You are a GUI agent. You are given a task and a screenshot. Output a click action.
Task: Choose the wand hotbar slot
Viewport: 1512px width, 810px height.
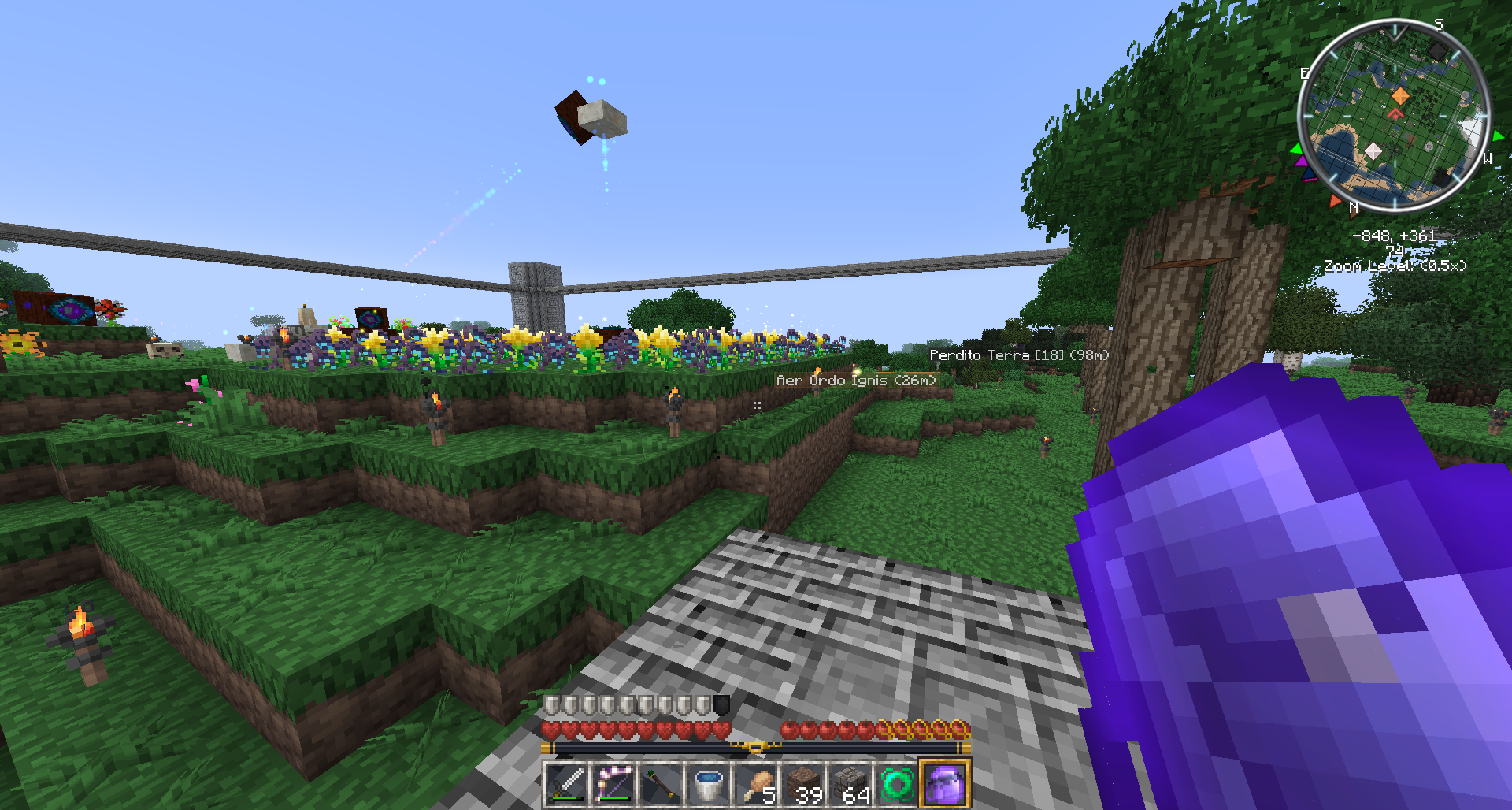click(x=661, y=784)
